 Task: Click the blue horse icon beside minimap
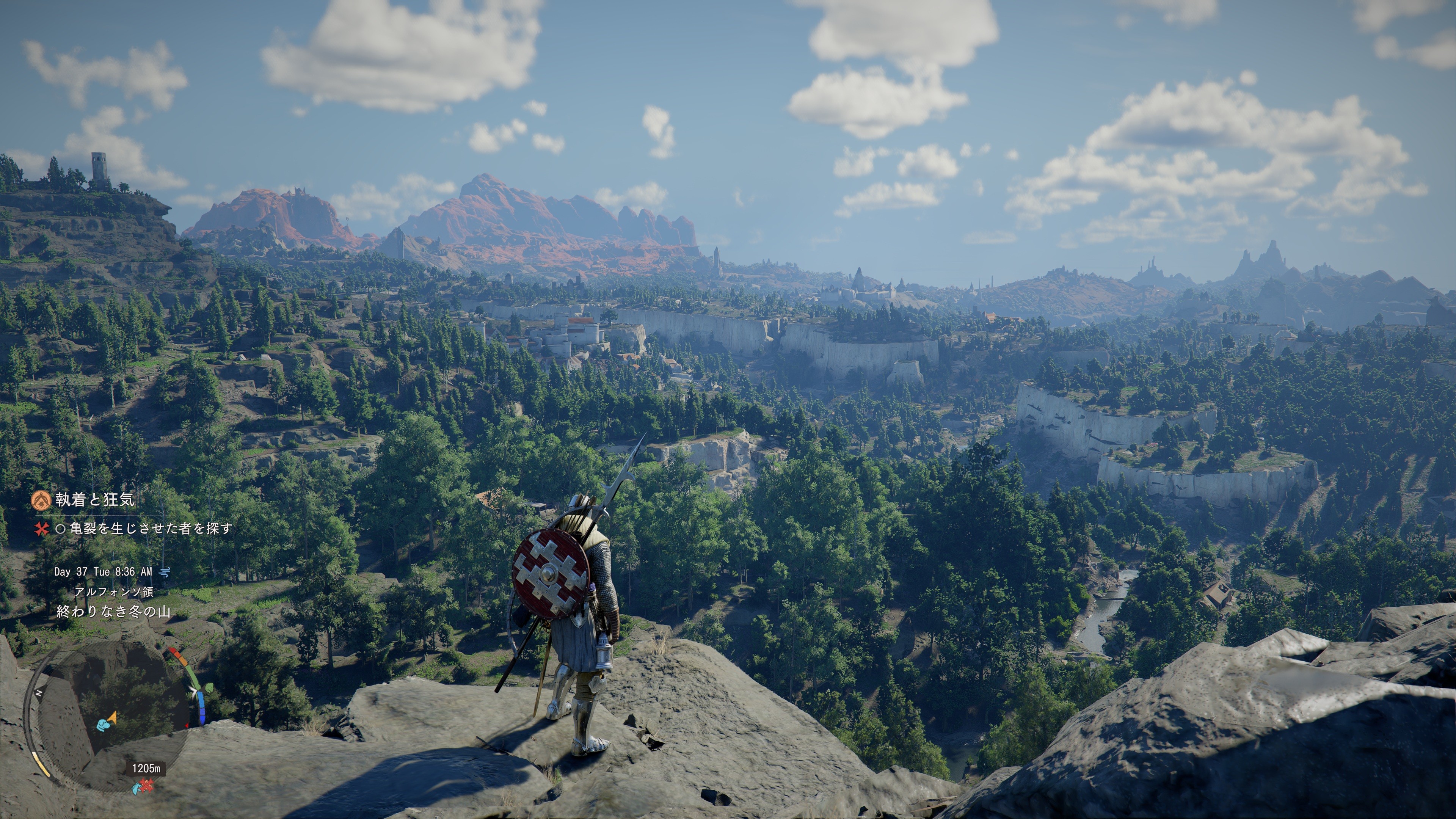[x=136, y=787]
